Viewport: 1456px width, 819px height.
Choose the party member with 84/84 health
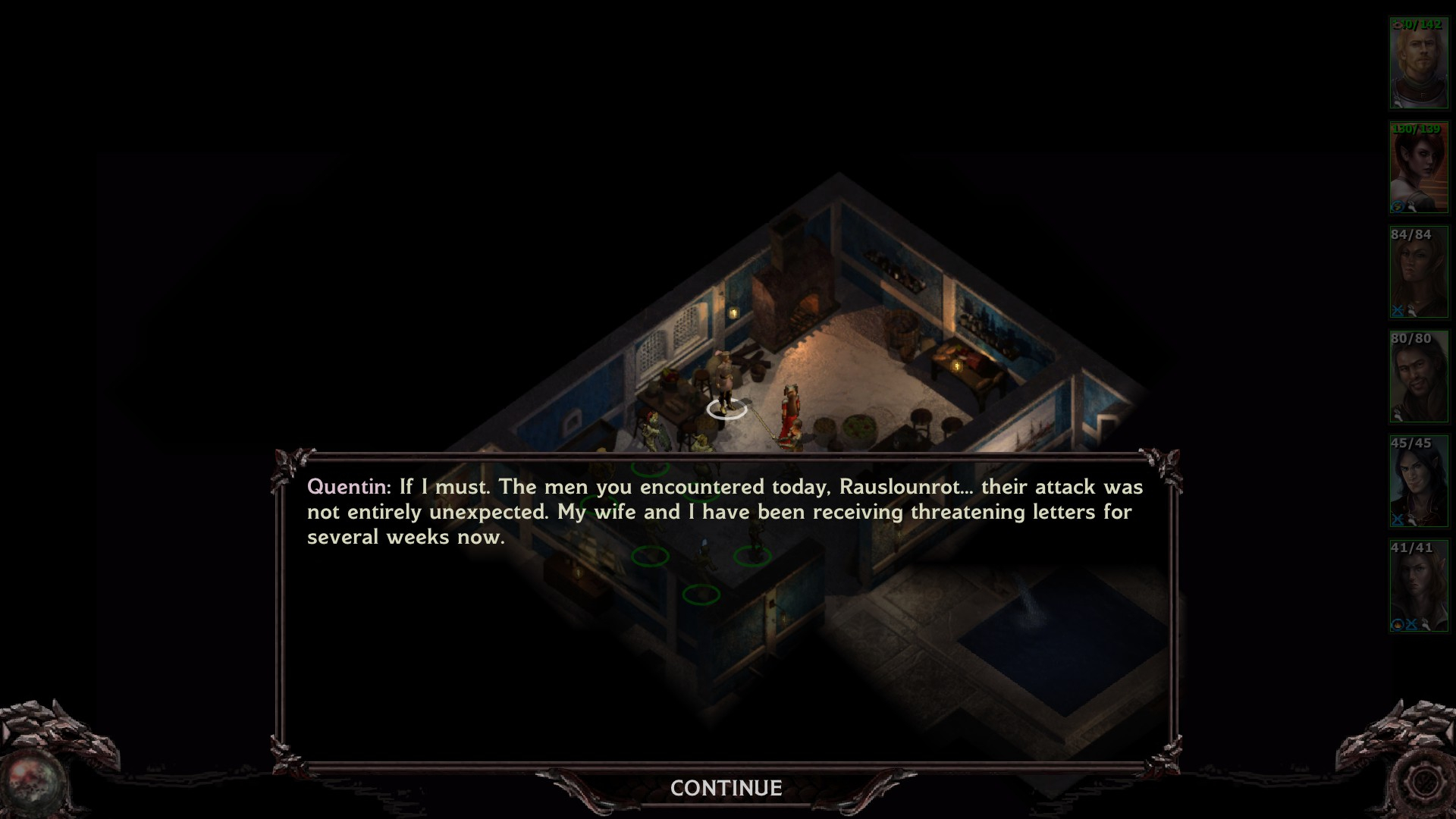click(1418, 272)
